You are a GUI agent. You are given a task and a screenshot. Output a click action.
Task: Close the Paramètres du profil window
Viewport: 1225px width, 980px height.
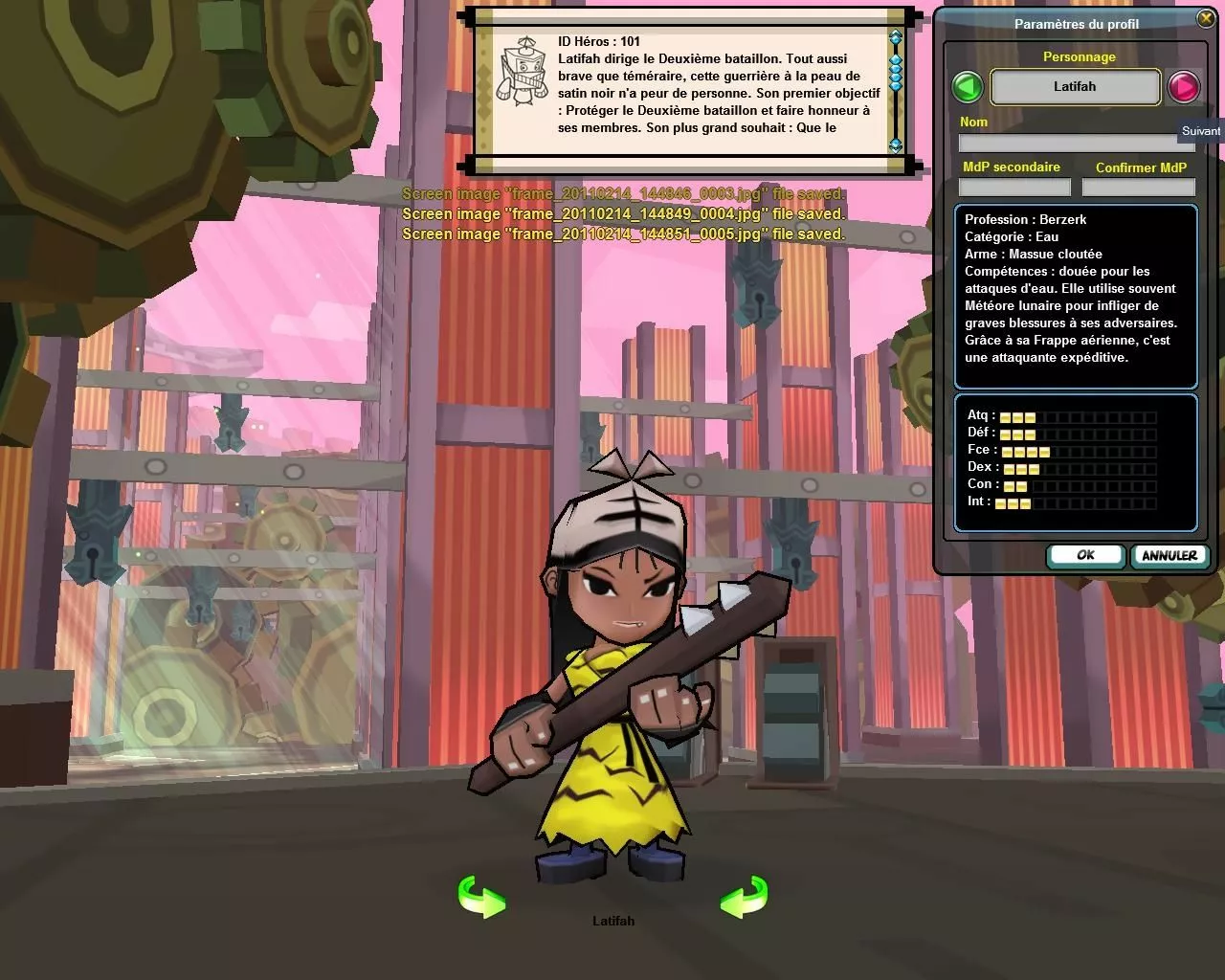(x=1205, y=19)
